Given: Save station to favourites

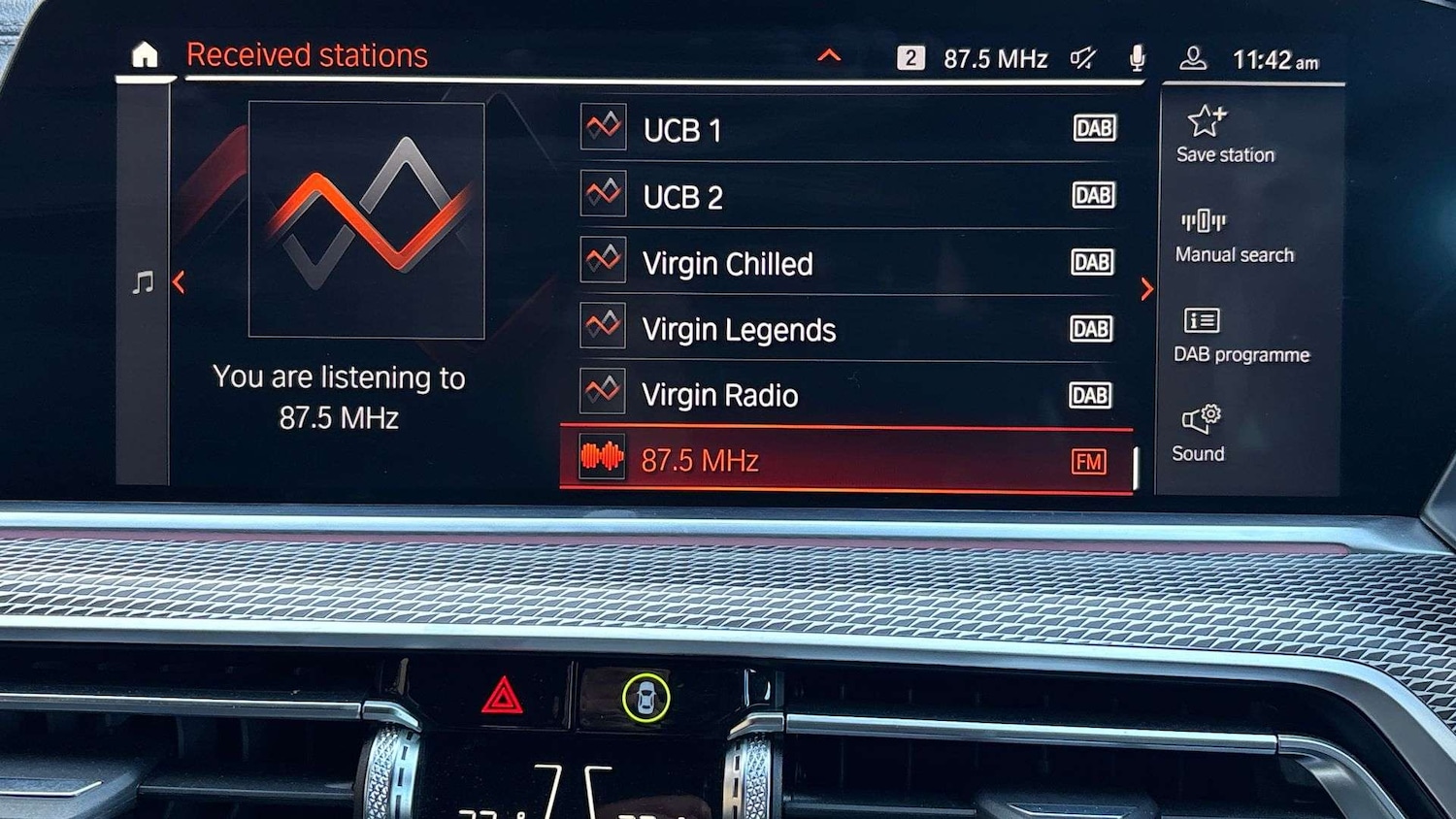Looking at the screenshot, I should point(1225,135).
